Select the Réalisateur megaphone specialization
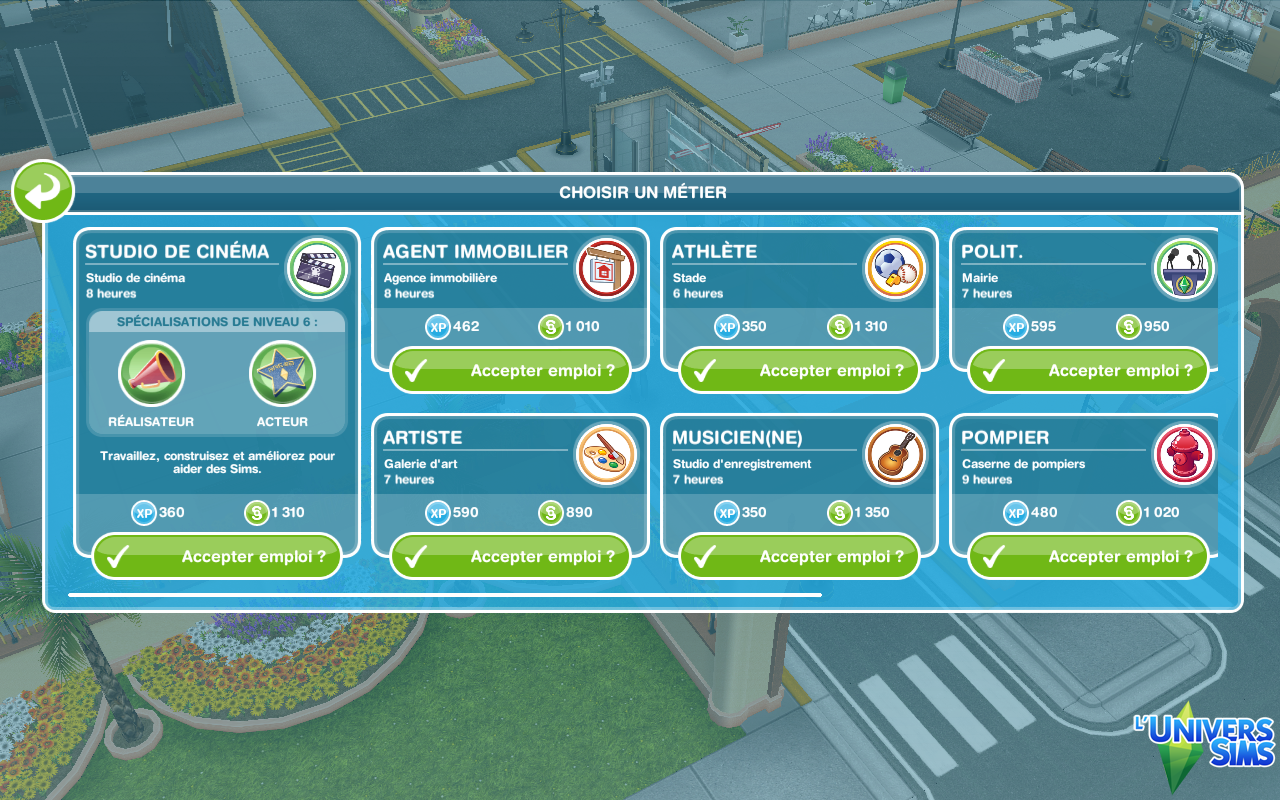Viewport: 1280px width, 800px height. point(151,375)
